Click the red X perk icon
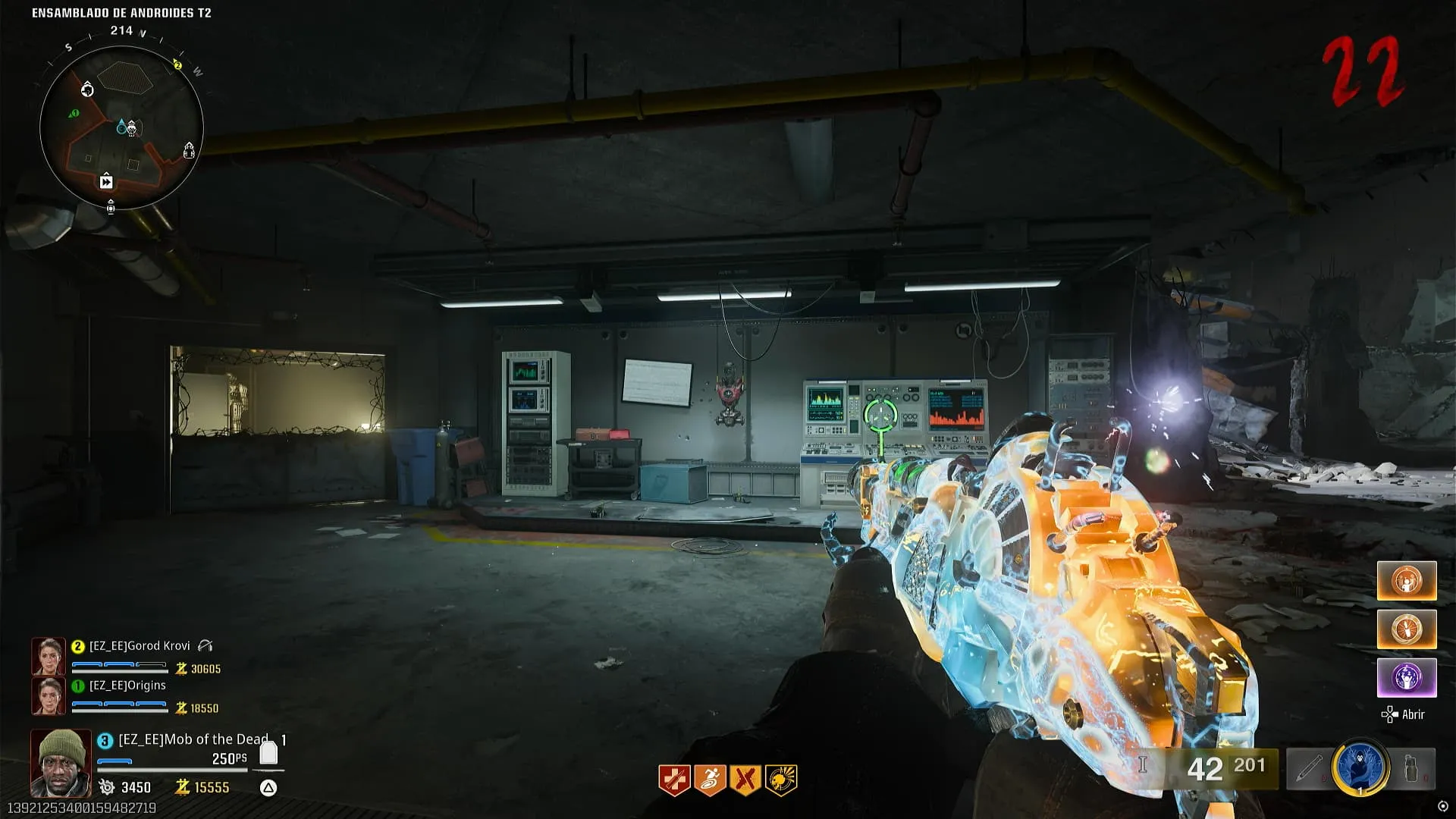The image size is (1456, 819). click(745, 780)
